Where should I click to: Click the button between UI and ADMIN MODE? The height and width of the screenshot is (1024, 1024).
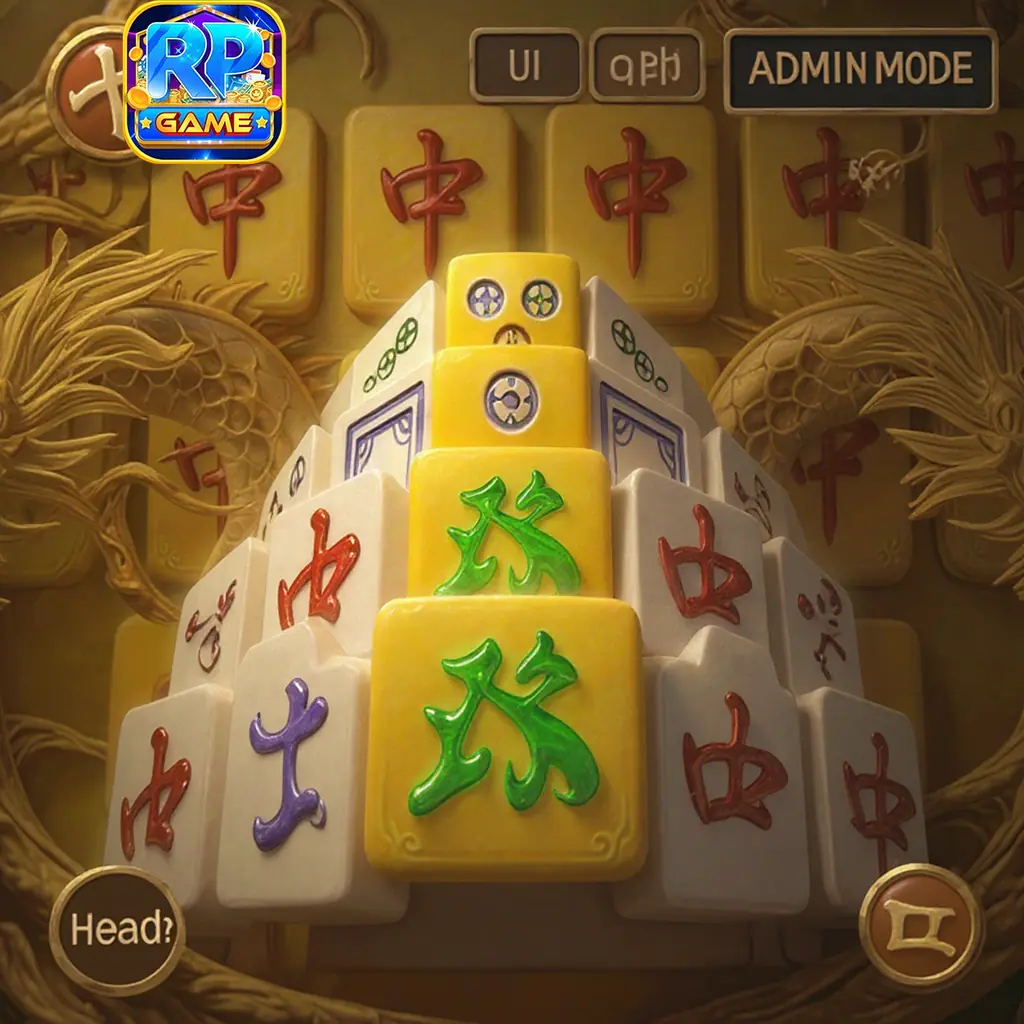coord(647,66)
